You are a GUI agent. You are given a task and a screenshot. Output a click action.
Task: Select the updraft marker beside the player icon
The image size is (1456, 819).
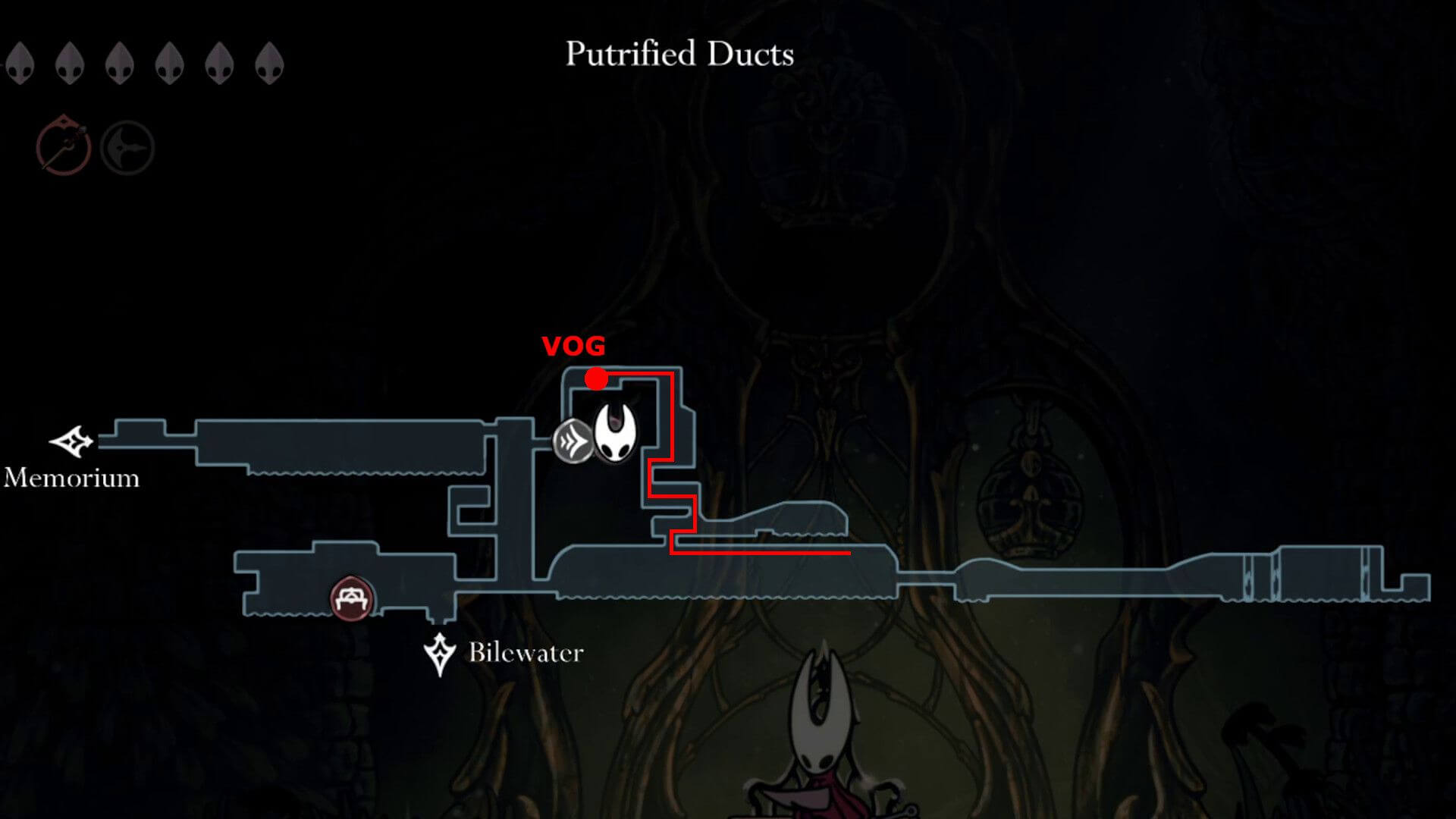(x=574, y=439)
